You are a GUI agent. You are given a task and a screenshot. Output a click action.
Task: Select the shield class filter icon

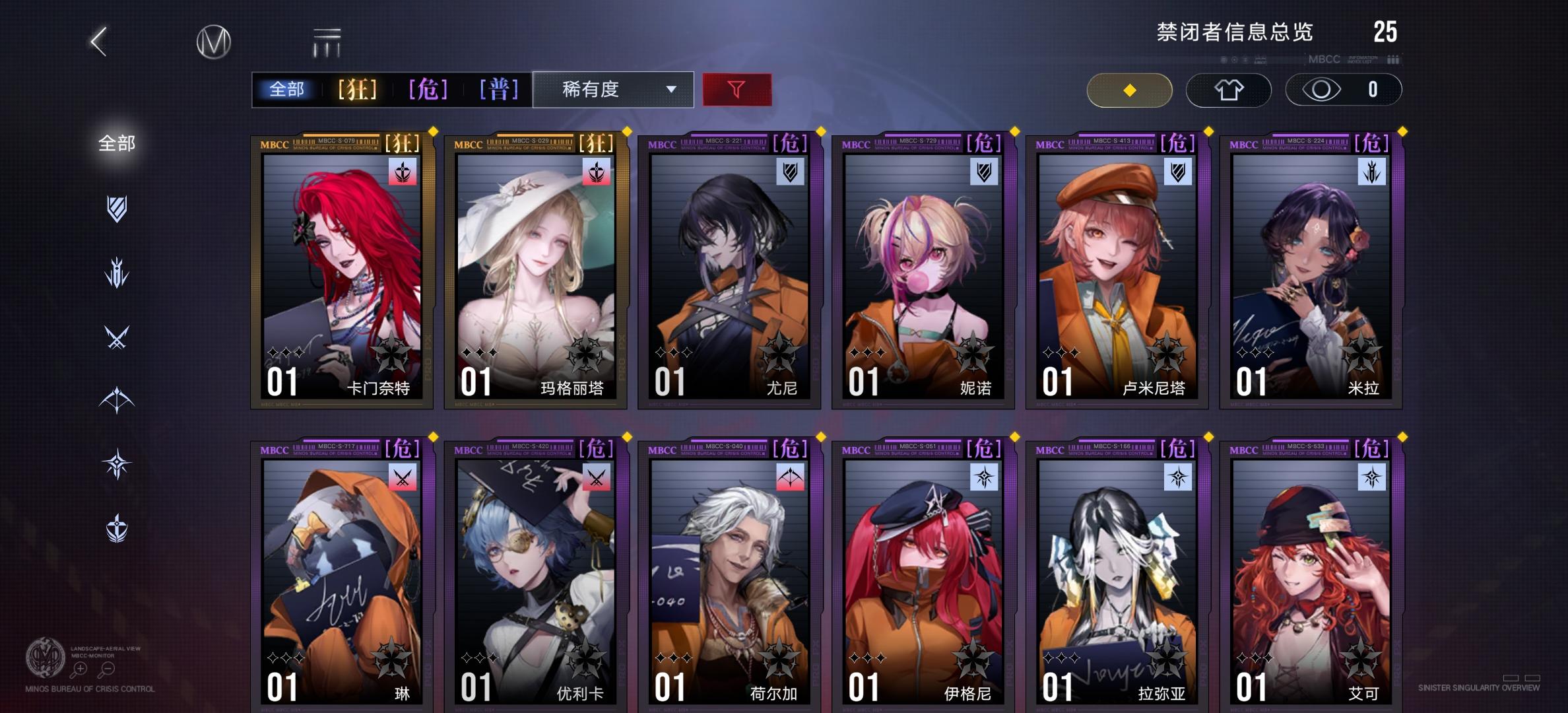click(x=117, y=209)
